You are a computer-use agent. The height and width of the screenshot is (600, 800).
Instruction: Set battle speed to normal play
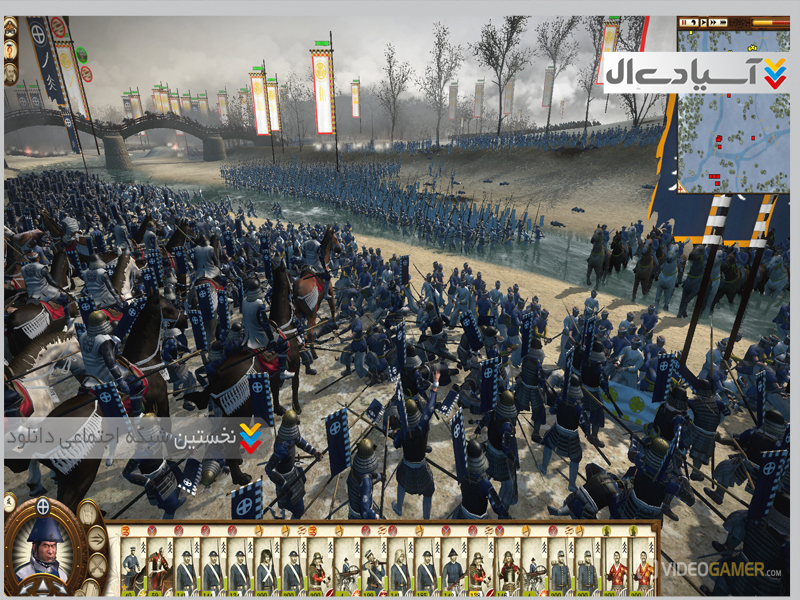pyautogui.click(x=704, y=22)
